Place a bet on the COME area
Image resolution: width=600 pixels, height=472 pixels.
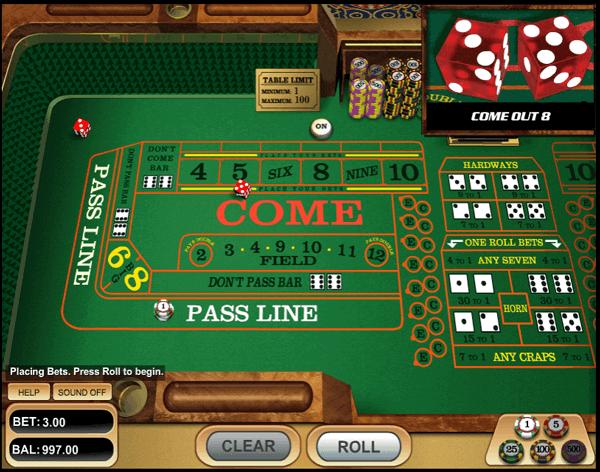click(x=289, y=212)
